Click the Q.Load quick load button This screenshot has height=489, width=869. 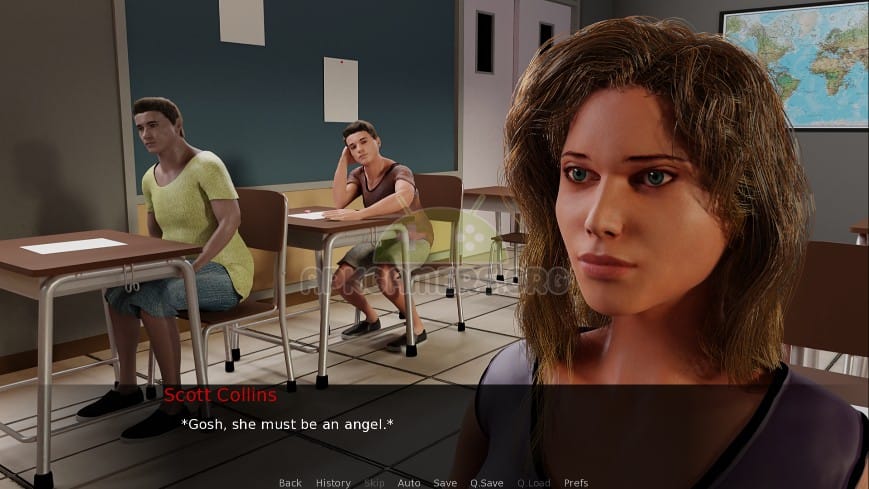533,483
